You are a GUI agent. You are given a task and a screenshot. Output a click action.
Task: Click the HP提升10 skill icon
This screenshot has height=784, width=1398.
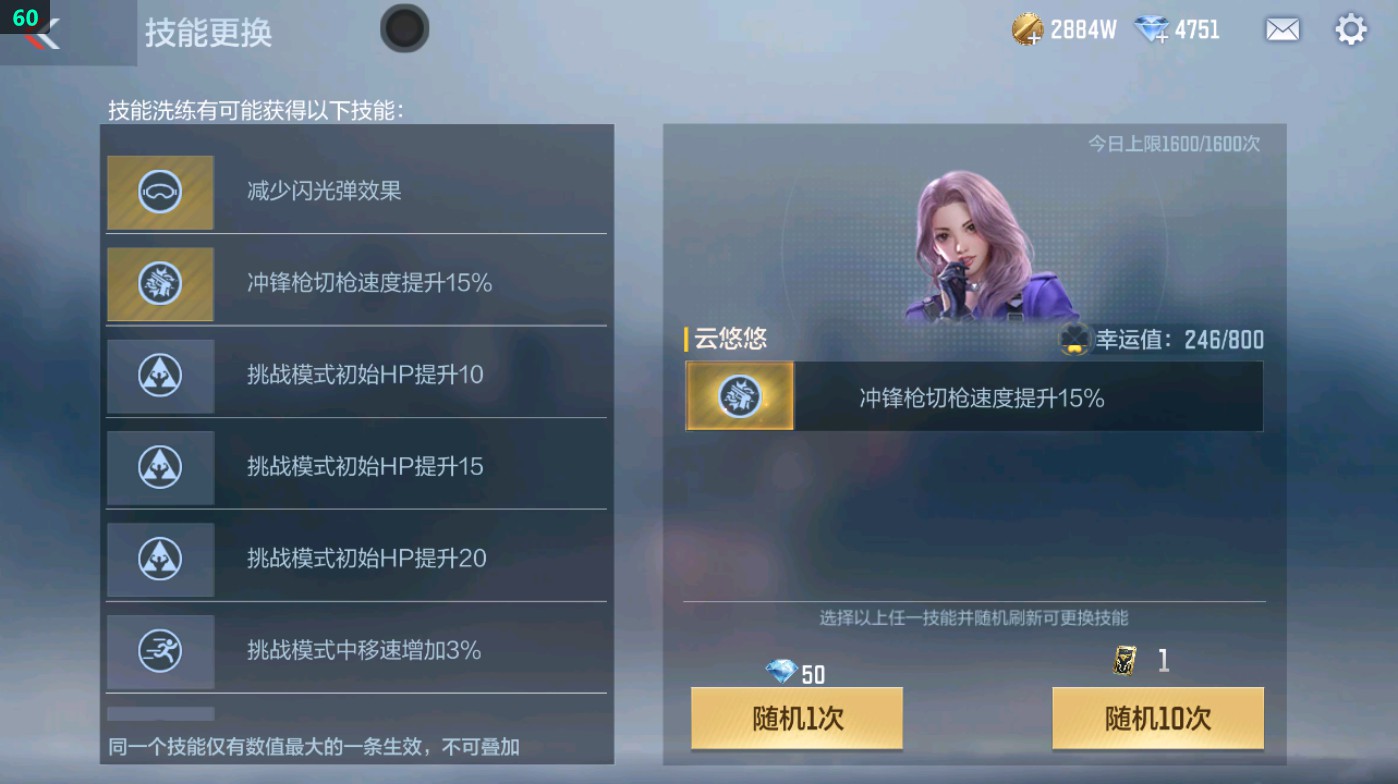pyautogui.click(x=160, y=375)
